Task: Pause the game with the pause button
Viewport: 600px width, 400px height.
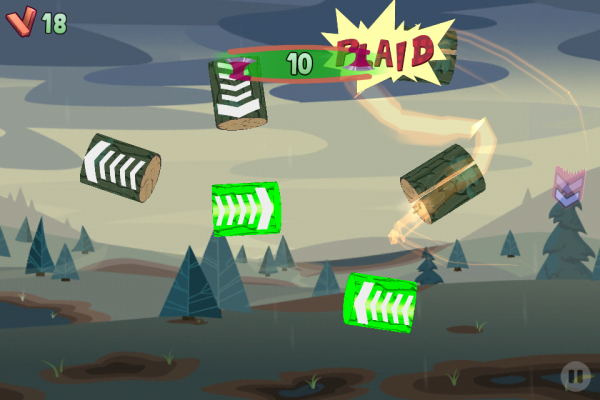Action: 574,376
